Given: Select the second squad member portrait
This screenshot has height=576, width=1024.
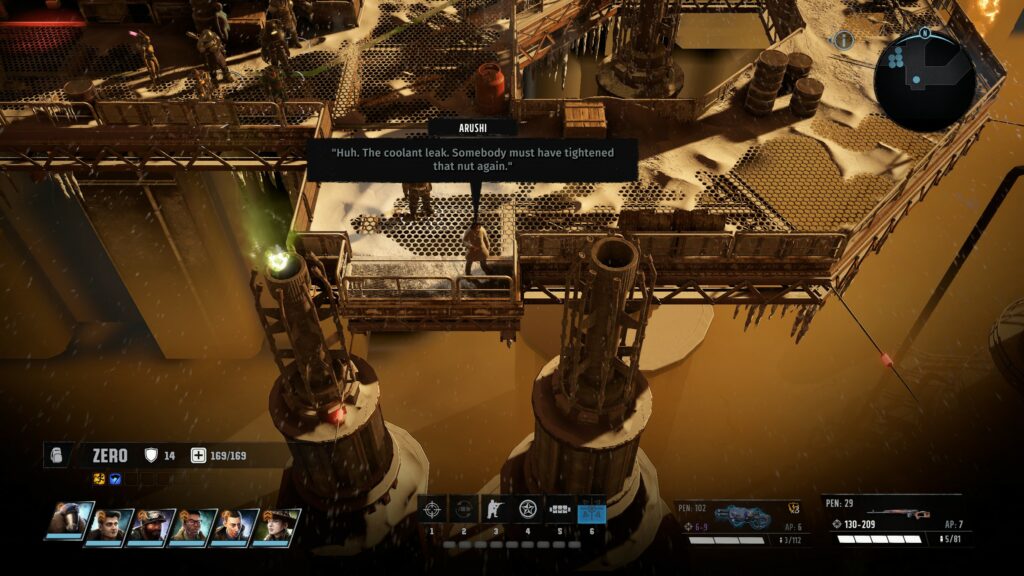Looking at the screenshot, I should 109,526.
